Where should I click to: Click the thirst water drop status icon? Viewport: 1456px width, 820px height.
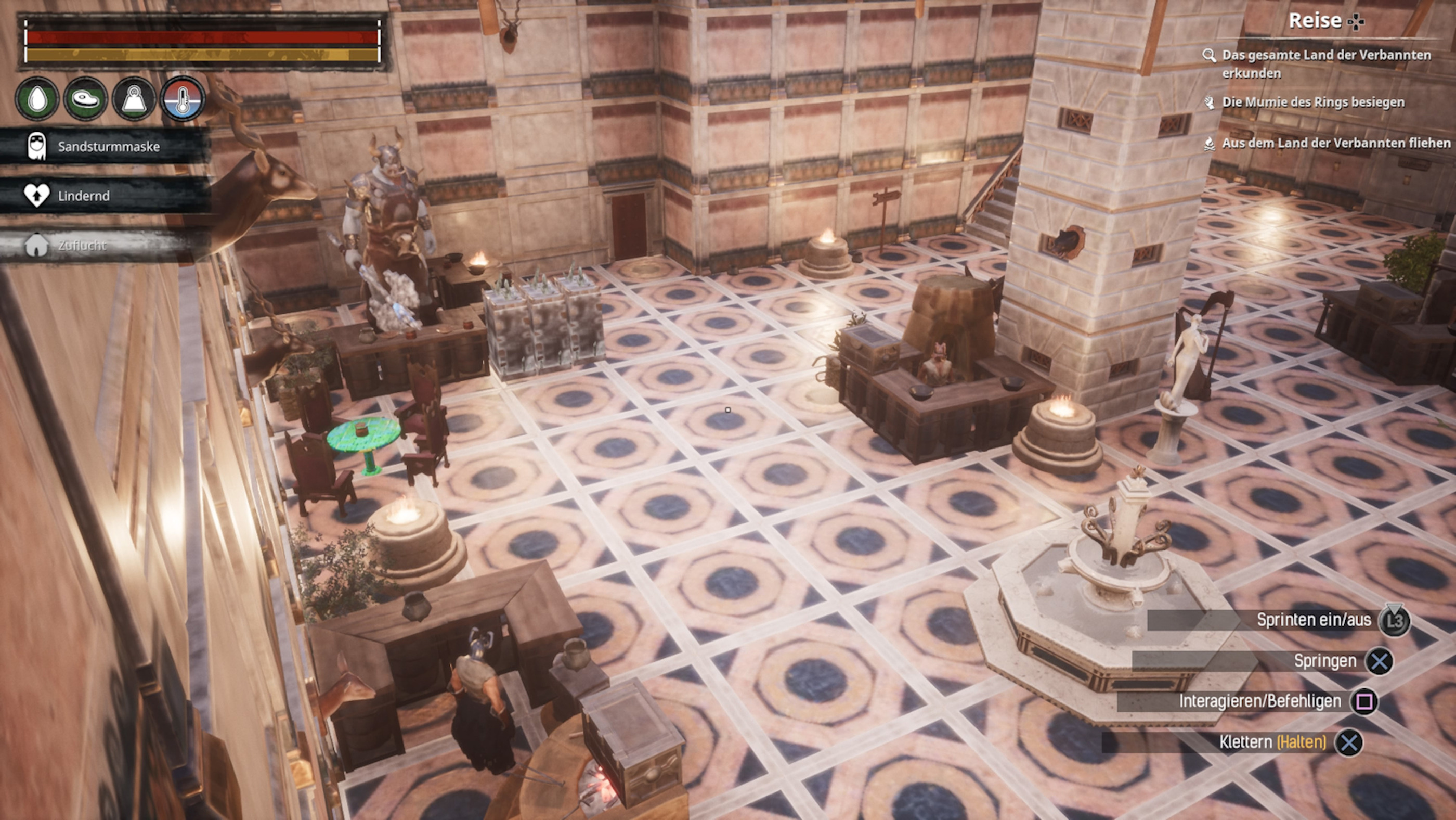click(37, 99)
